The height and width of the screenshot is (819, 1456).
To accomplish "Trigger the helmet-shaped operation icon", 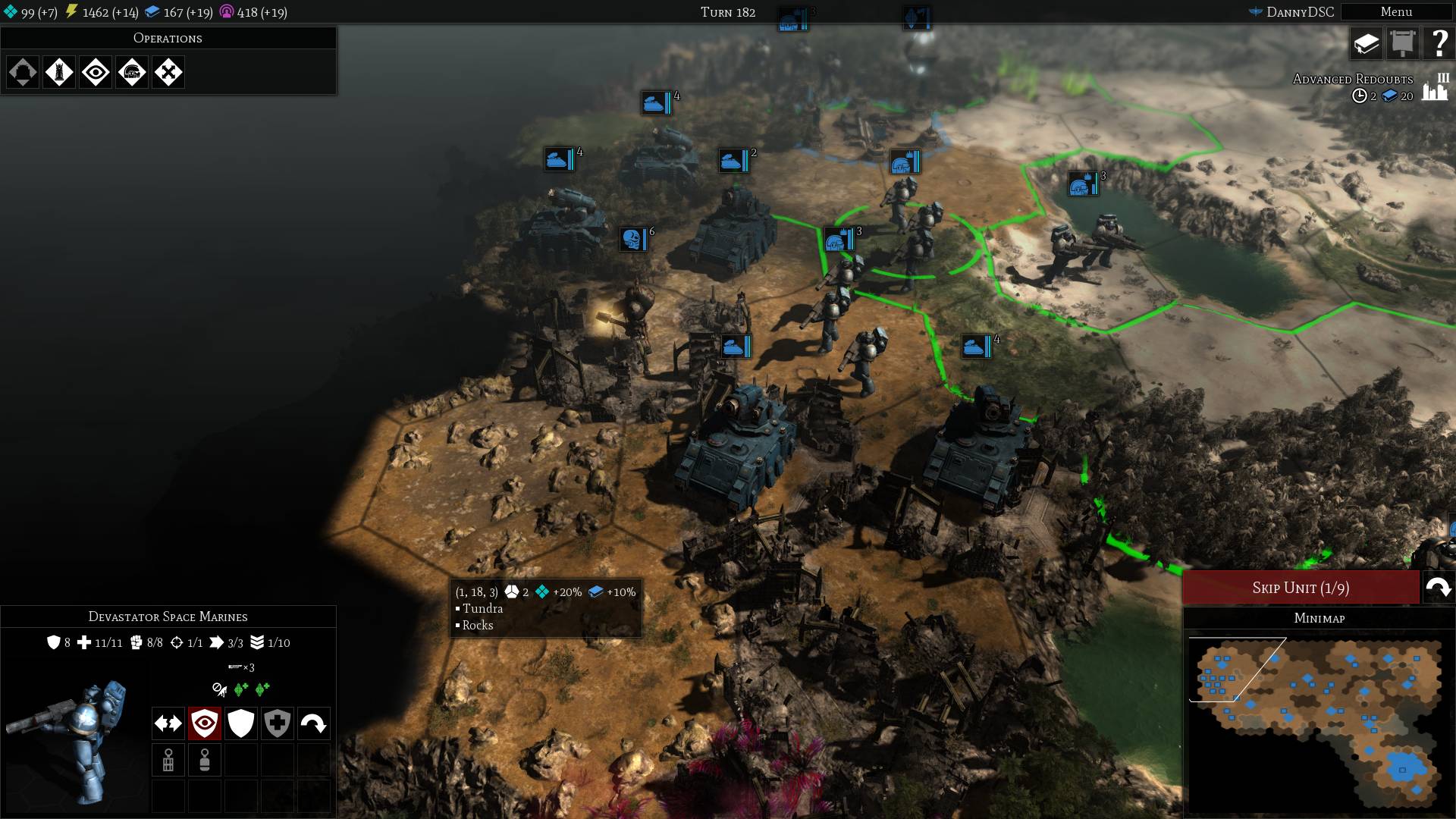I will pos(132,73).
